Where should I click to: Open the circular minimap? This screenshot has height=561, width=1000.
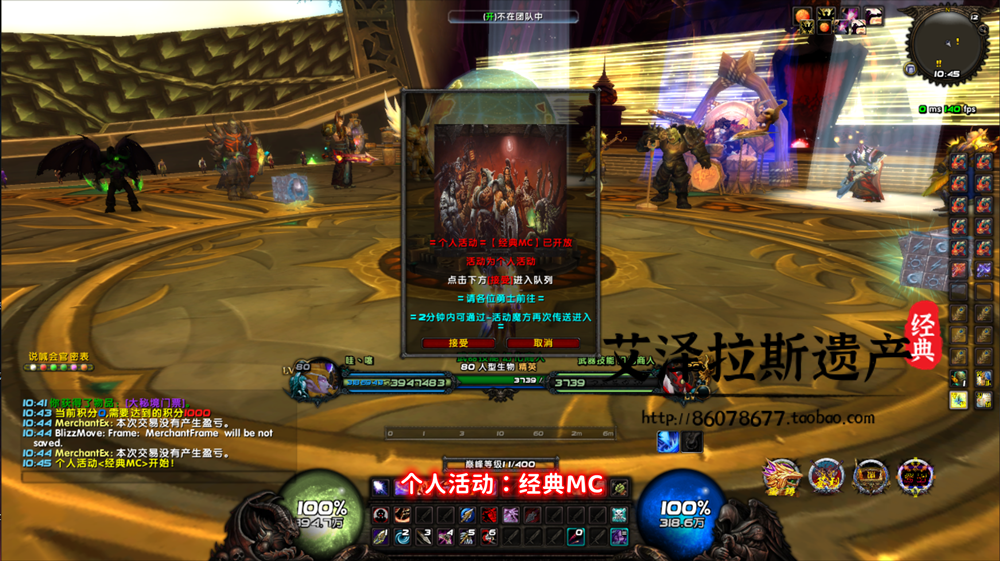(x=945, y=44)
